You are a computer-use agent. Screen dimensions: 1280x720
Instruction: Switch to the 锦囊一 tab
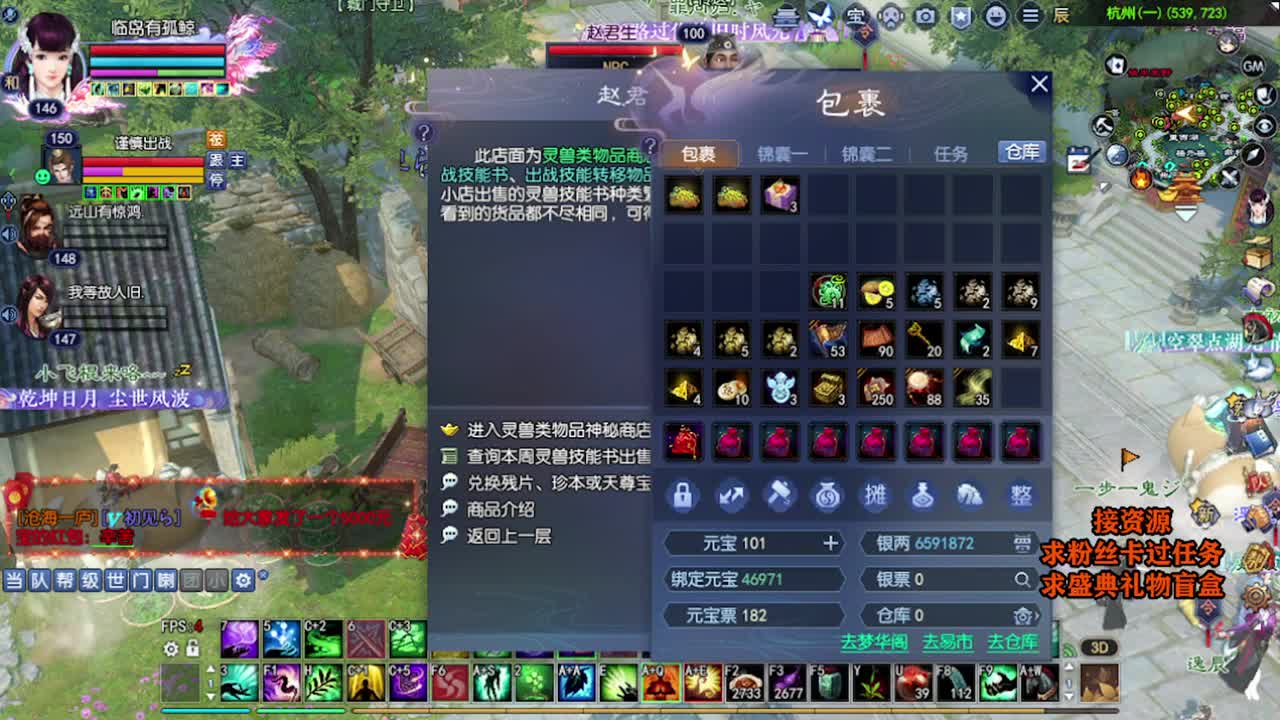[x=784, y=151]
